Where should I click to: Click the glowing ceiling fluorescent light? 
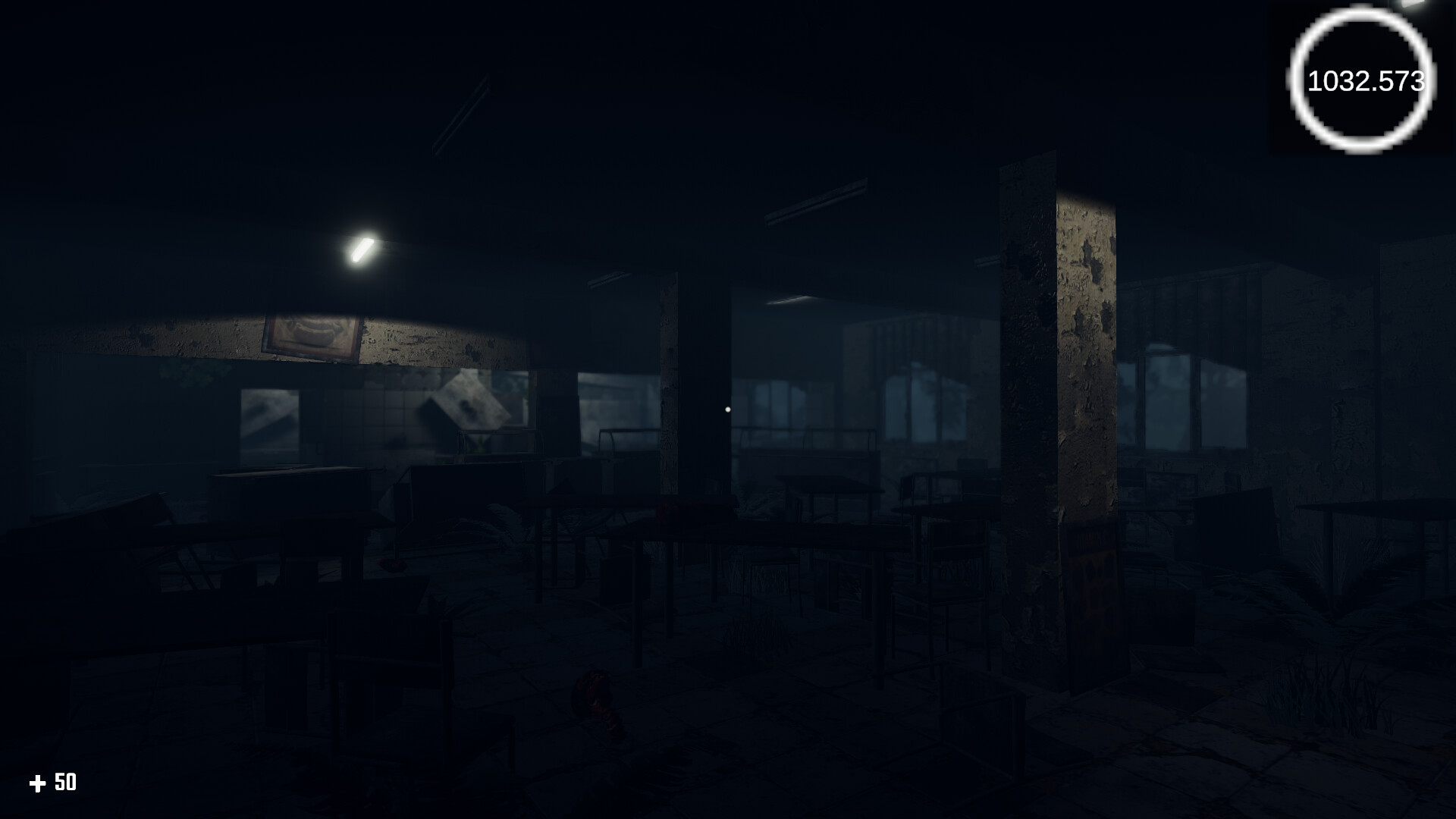(x=364, y=250)
